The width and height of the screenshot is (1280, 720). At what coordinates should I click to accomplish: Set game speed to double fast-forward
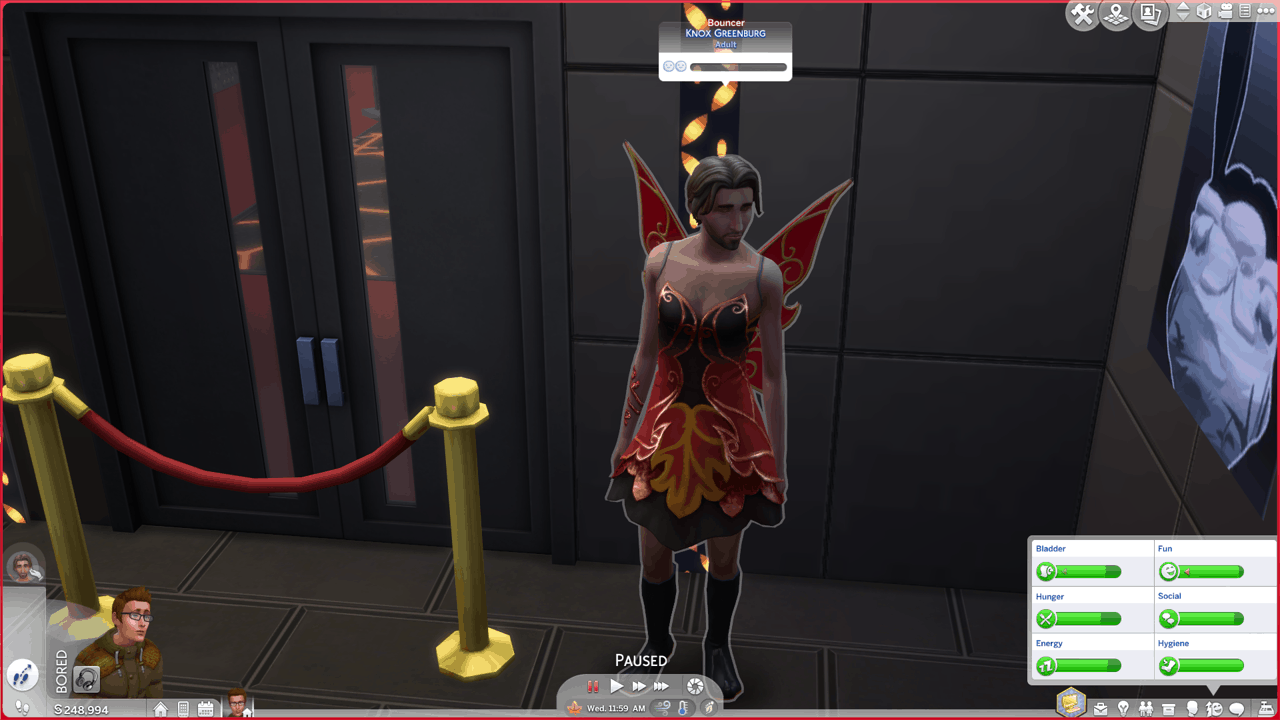[638, 686]
